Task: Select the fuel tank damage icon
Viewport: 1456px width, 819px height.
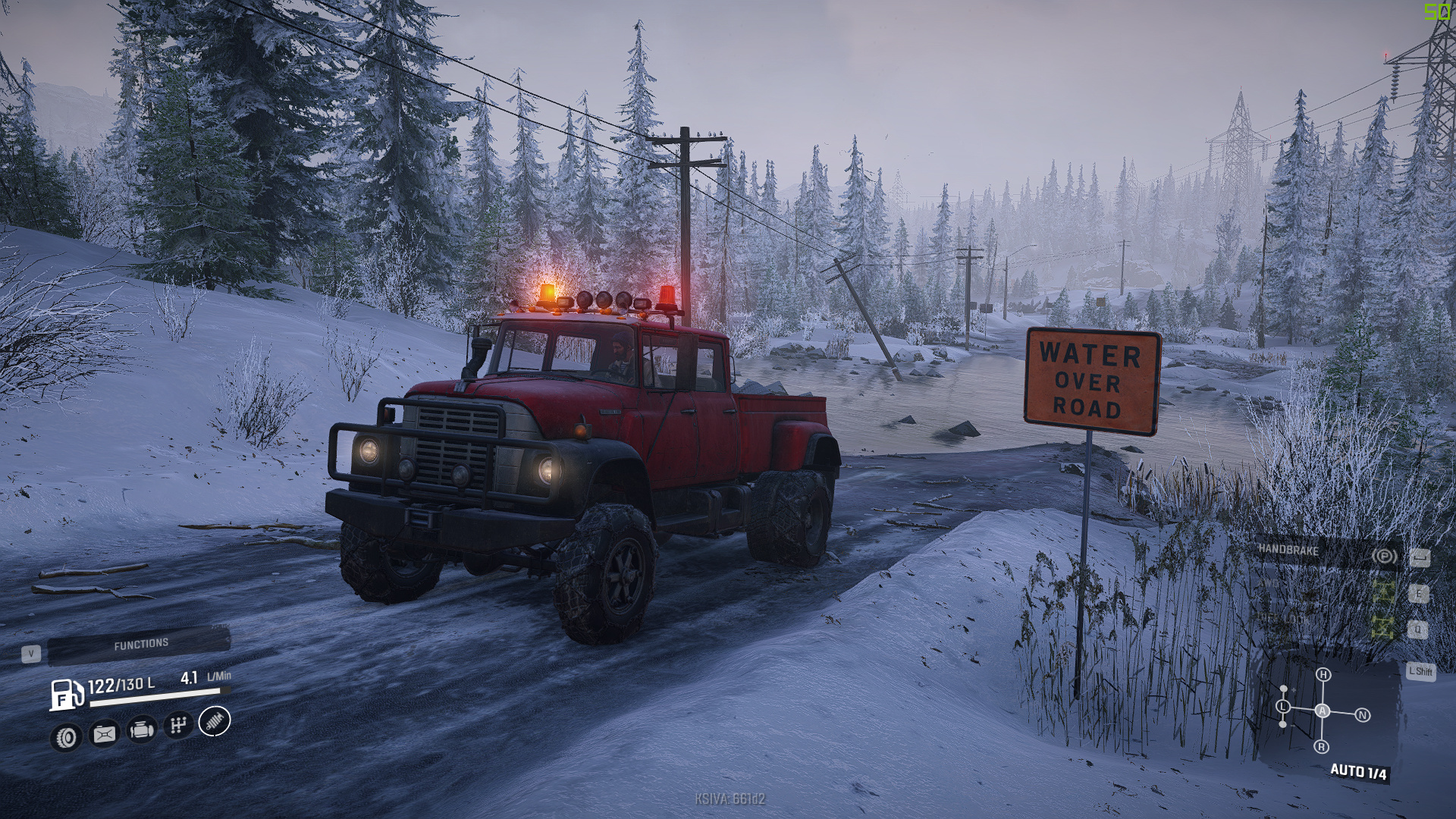Action: pyautogui.click(x=104, y=733)
